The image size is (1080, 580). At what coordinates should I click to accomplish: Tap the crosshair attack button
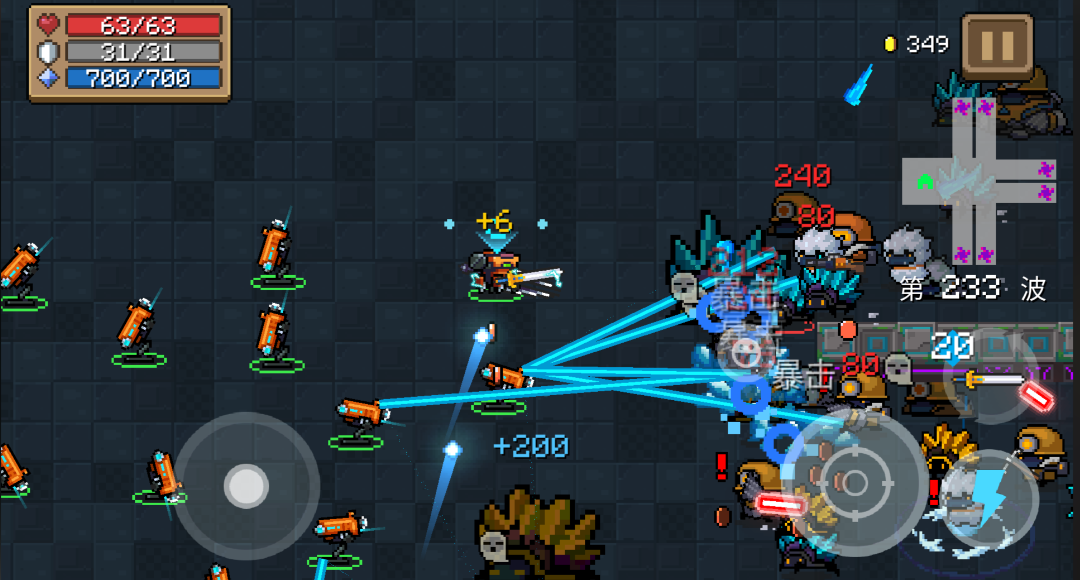tap(855, 484)
